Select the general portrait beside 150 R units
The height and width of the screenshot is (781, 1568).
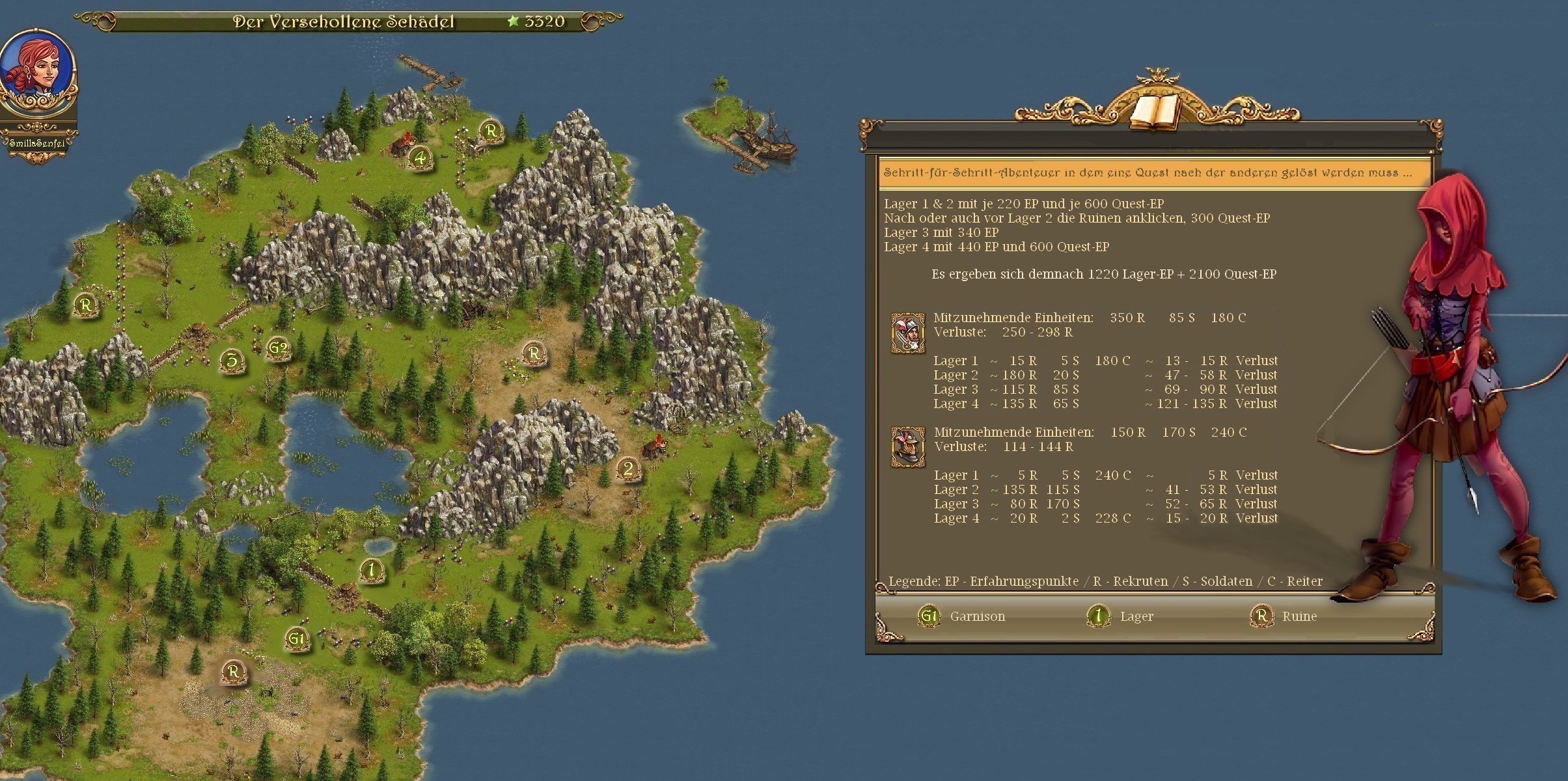point(907,447)
